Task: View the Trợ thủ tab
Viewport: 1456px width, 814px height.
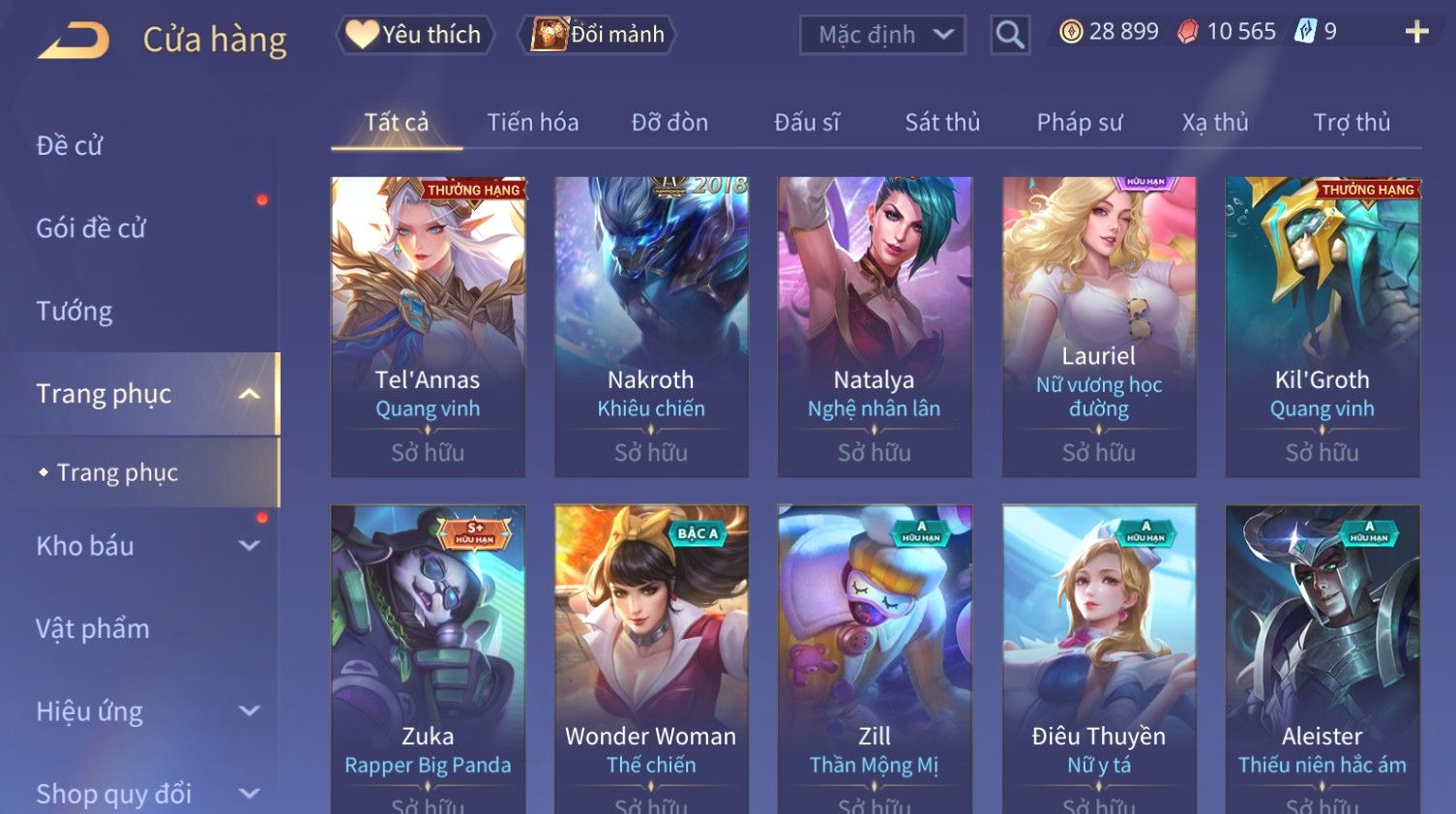Action: (1352, 123)
